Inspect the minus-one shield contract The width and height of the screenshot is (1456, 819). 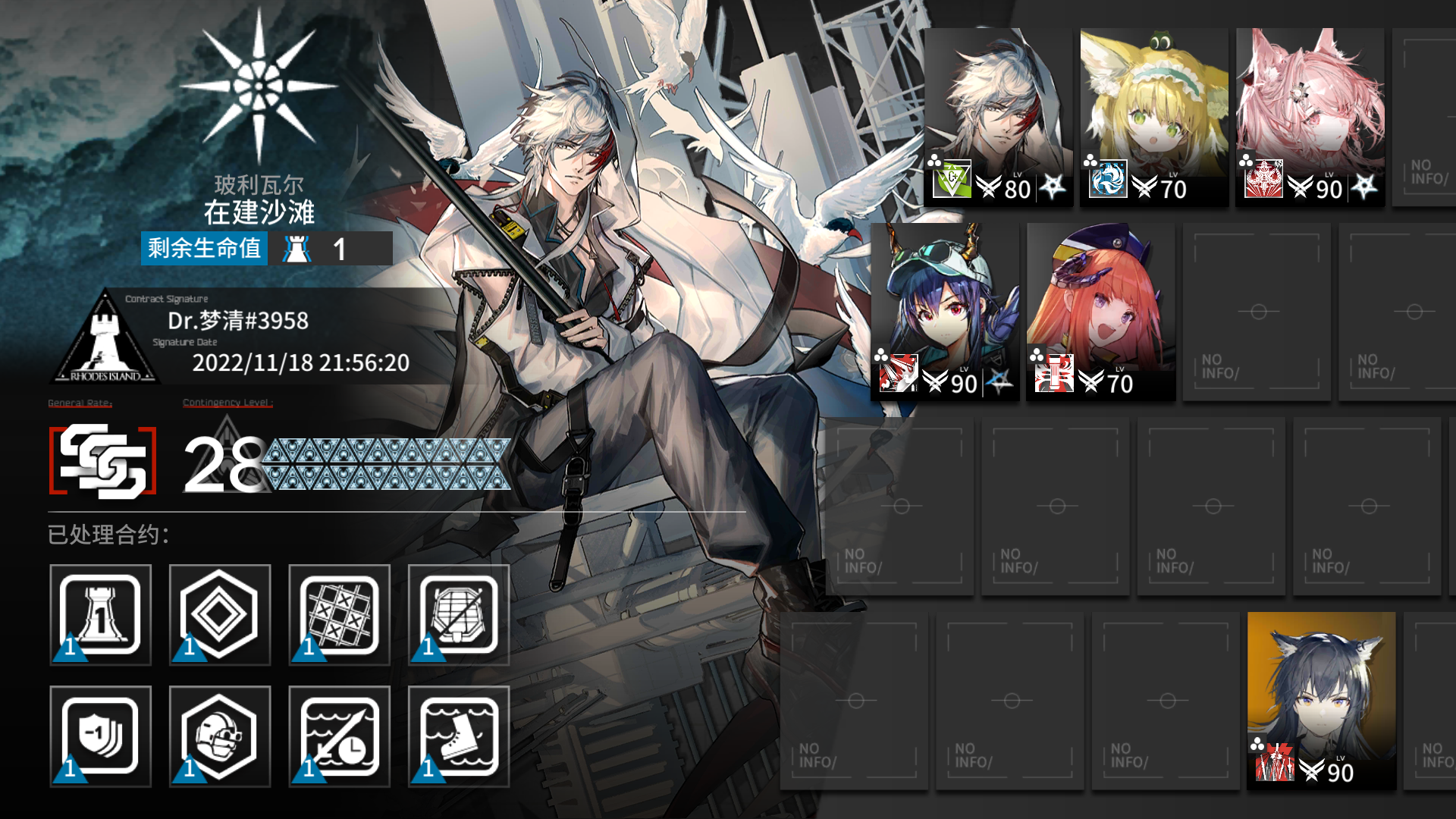(101, 736)
